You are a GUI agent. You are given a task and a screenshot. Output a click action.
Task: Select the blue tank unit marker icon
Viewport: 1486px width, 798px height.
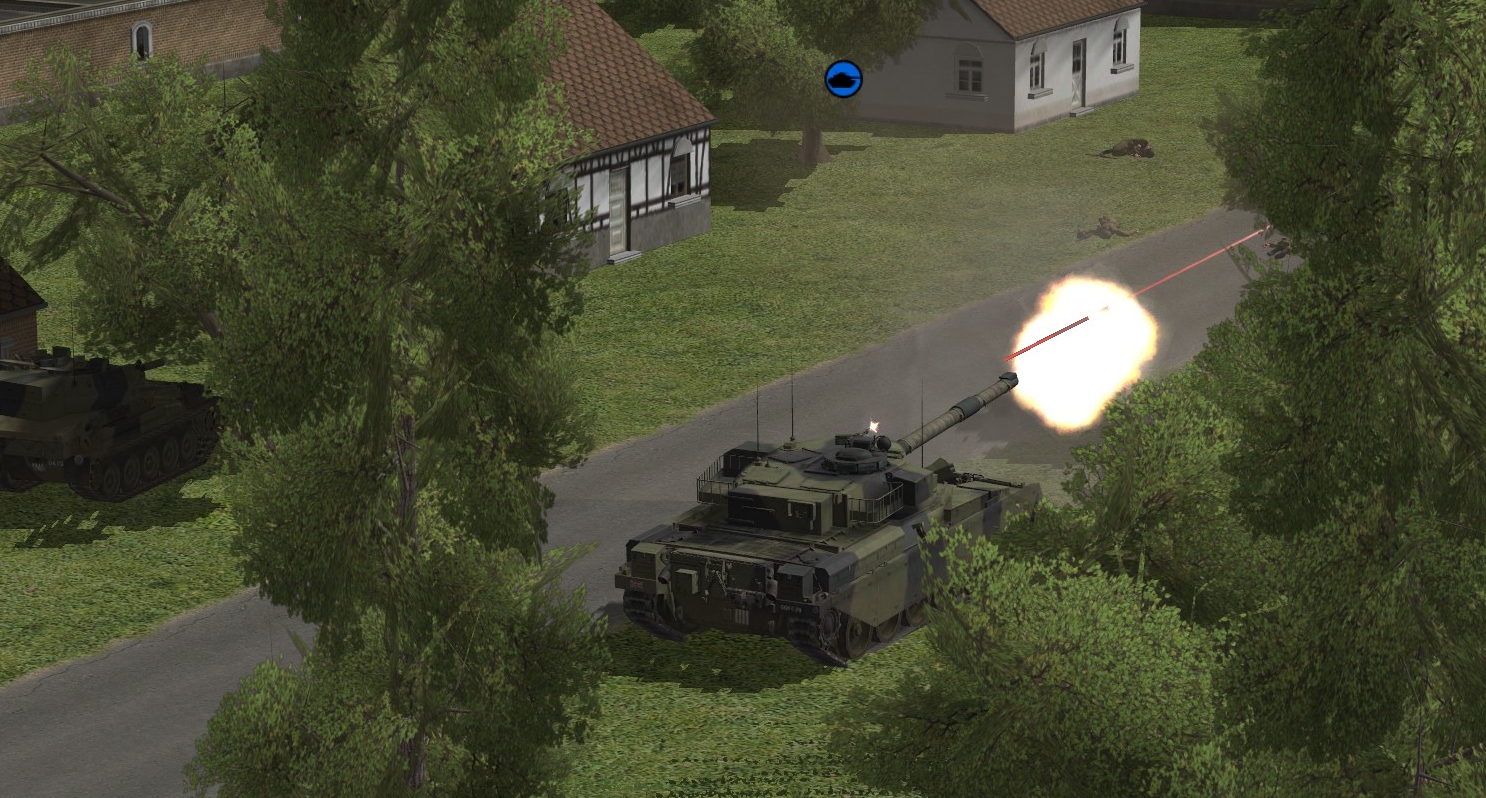(x=843, y=79)
